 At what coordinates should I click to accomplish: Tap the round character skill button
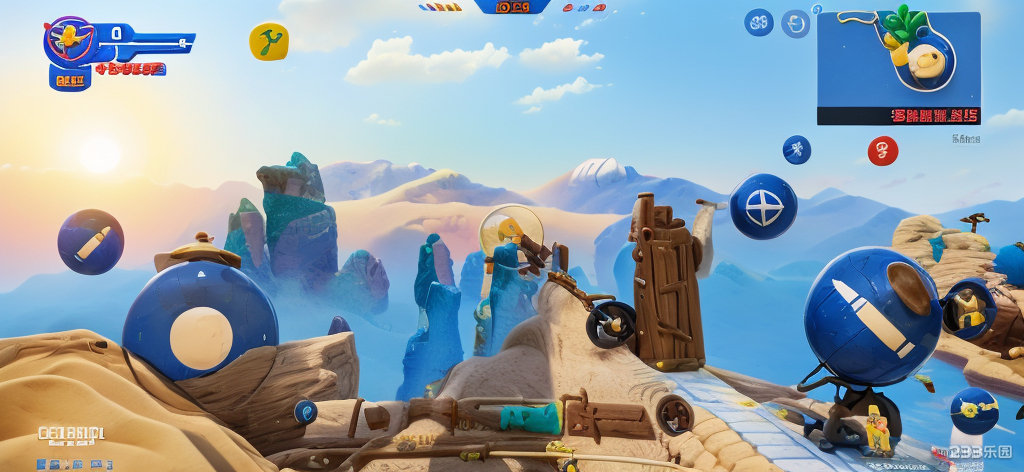click(x=968, y=308)
